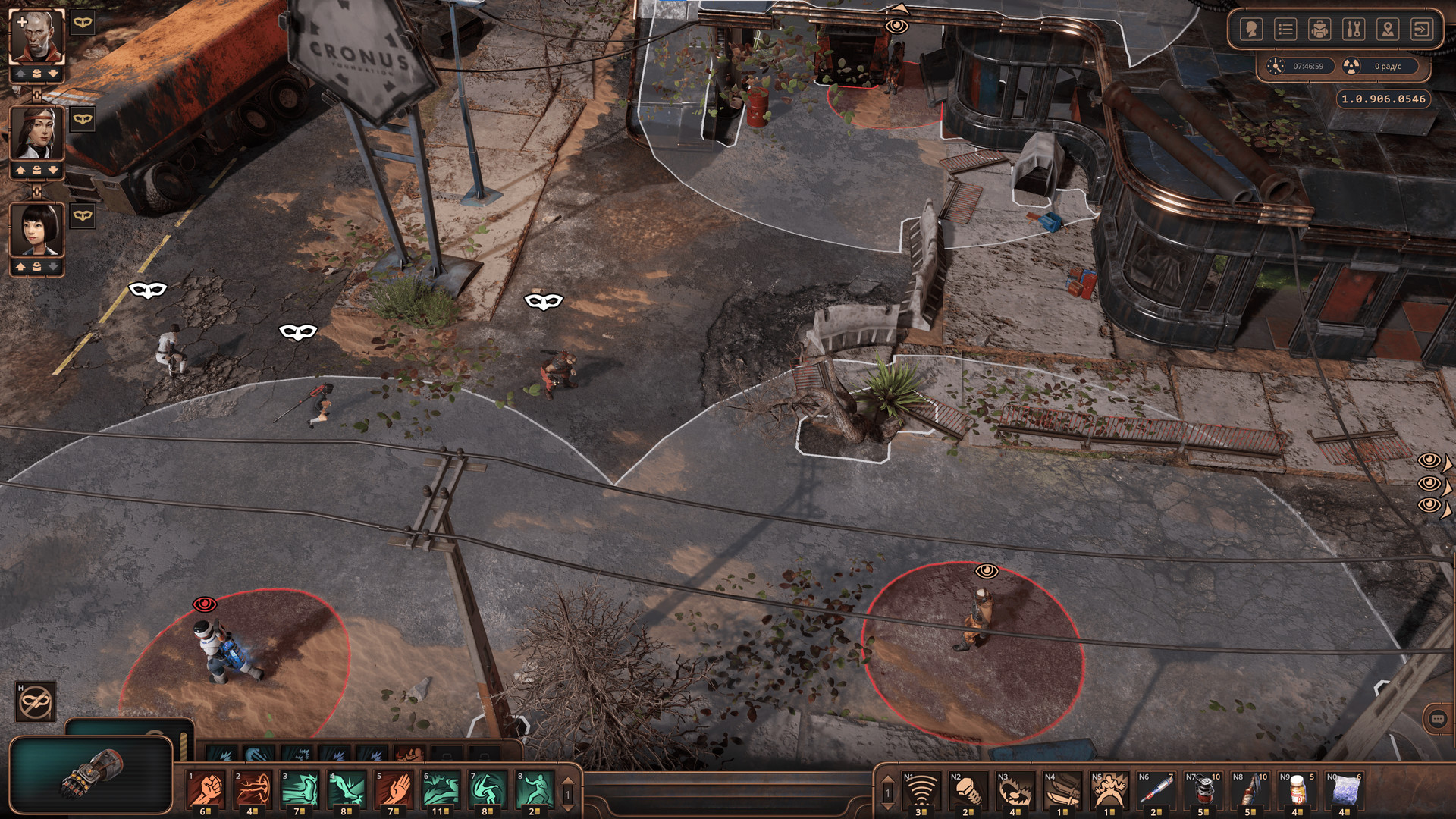
Task: Open the world map via the location pin icon
Action: coord(1389,29)
